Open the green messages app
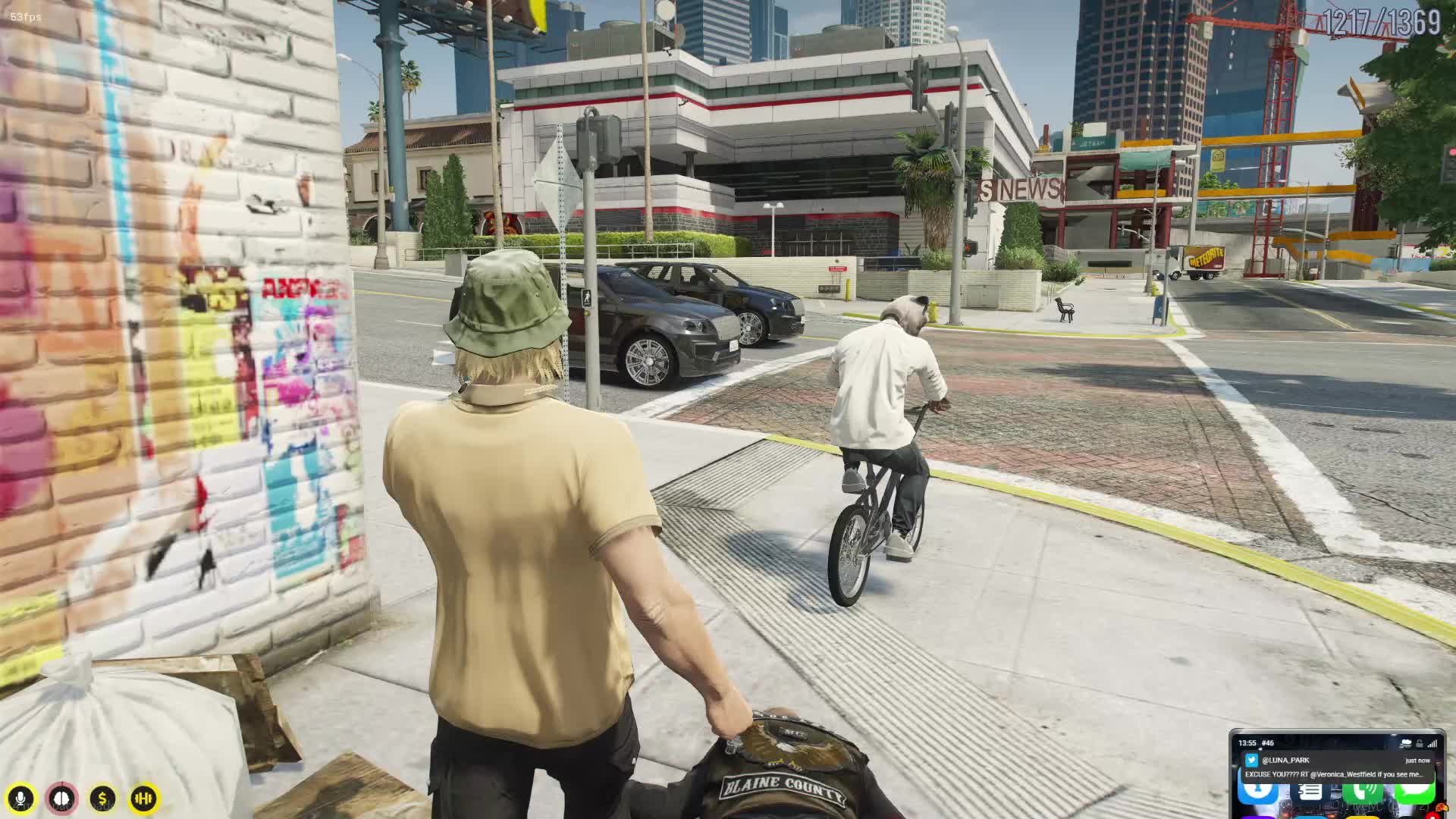 [1414, 792]
